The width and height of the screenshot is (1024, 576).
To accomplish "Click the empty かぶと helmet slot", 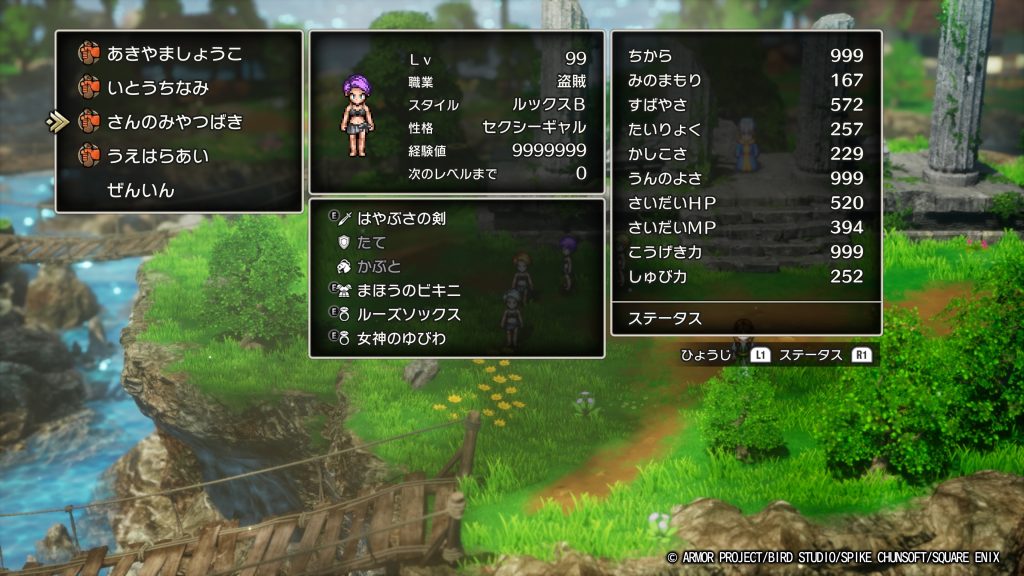I will pyautogui.click(x=378, y=266).
